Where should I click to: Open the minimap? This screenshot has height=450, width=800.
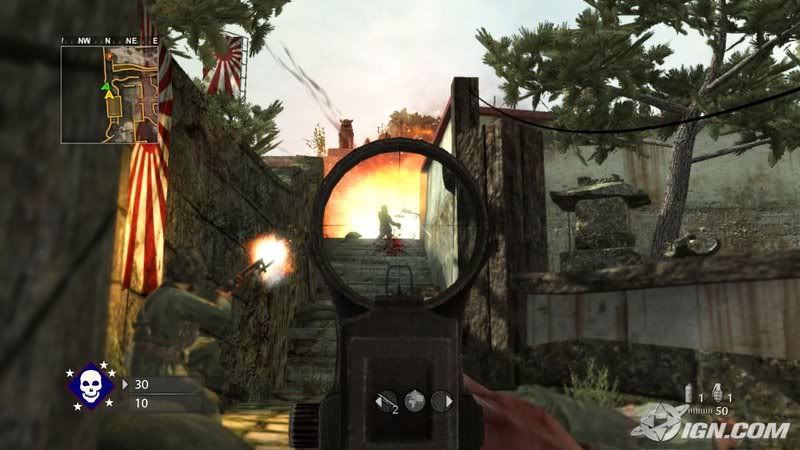click(x=109, y=94)
